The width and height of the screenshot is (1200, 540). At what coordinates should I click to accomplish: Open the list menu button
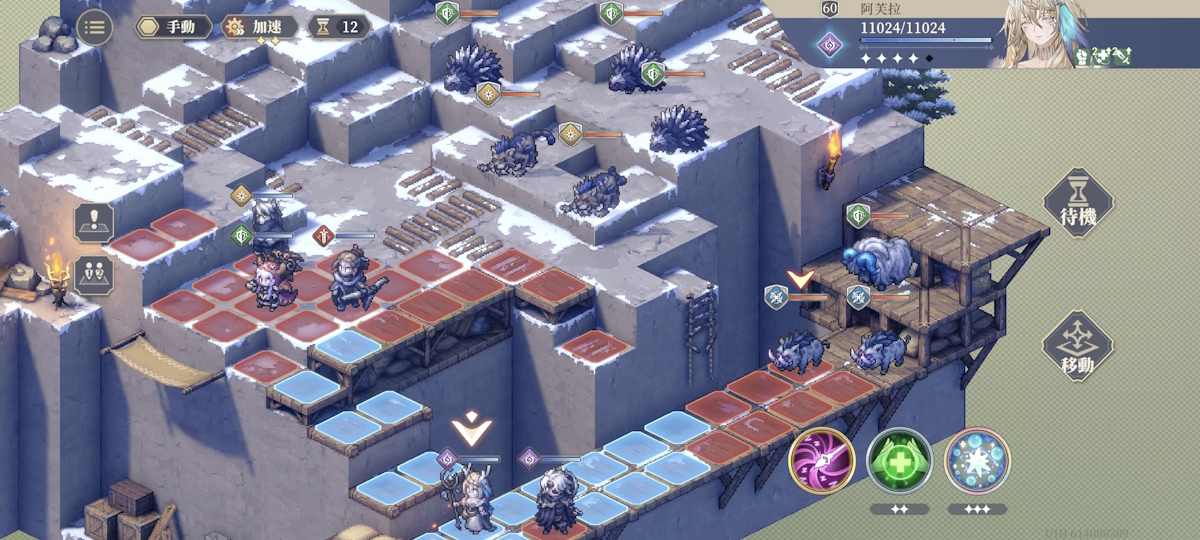click(94, 27)
